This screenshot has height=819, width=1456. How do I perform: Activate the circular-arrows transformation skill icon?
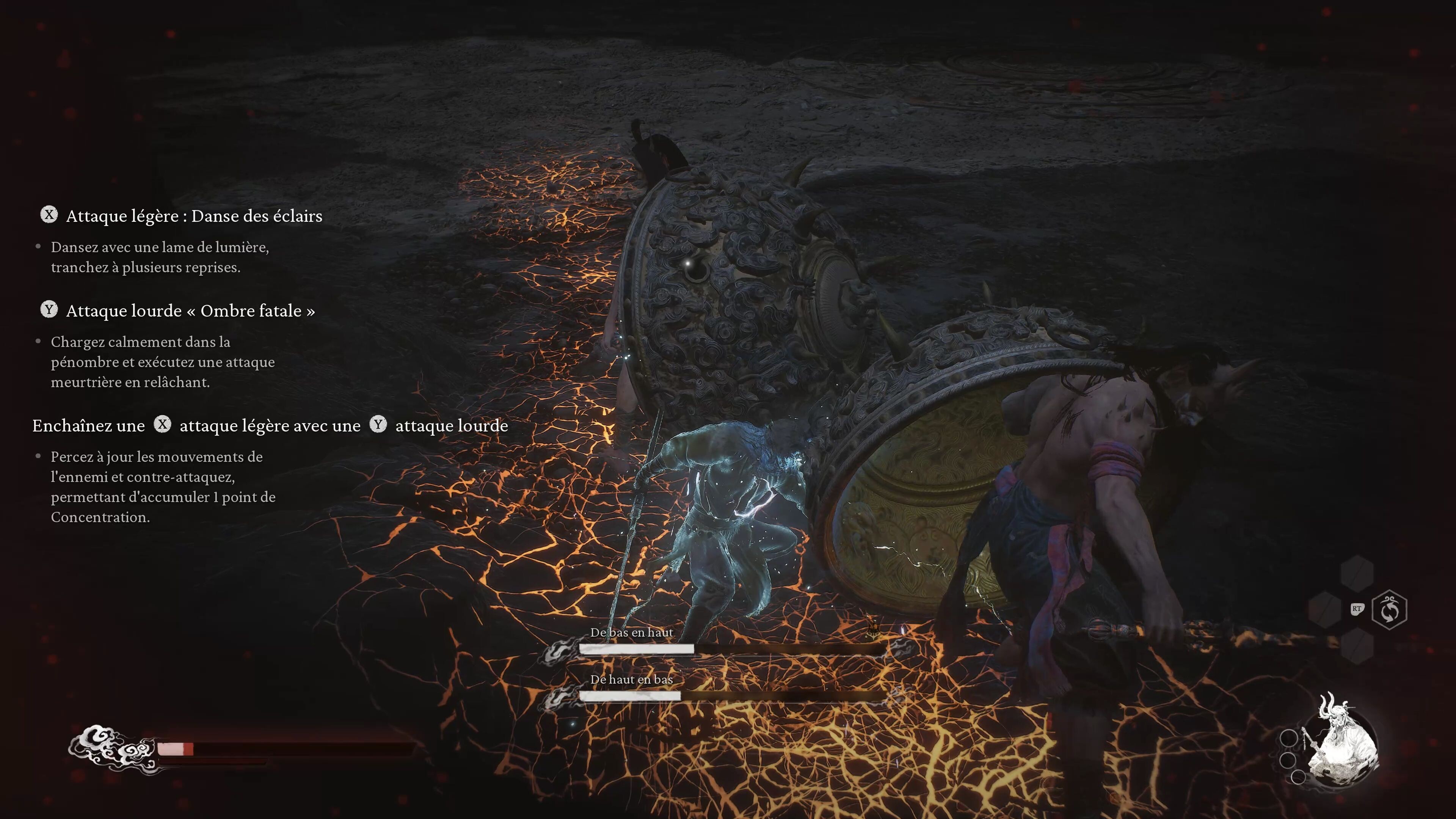1389,610
